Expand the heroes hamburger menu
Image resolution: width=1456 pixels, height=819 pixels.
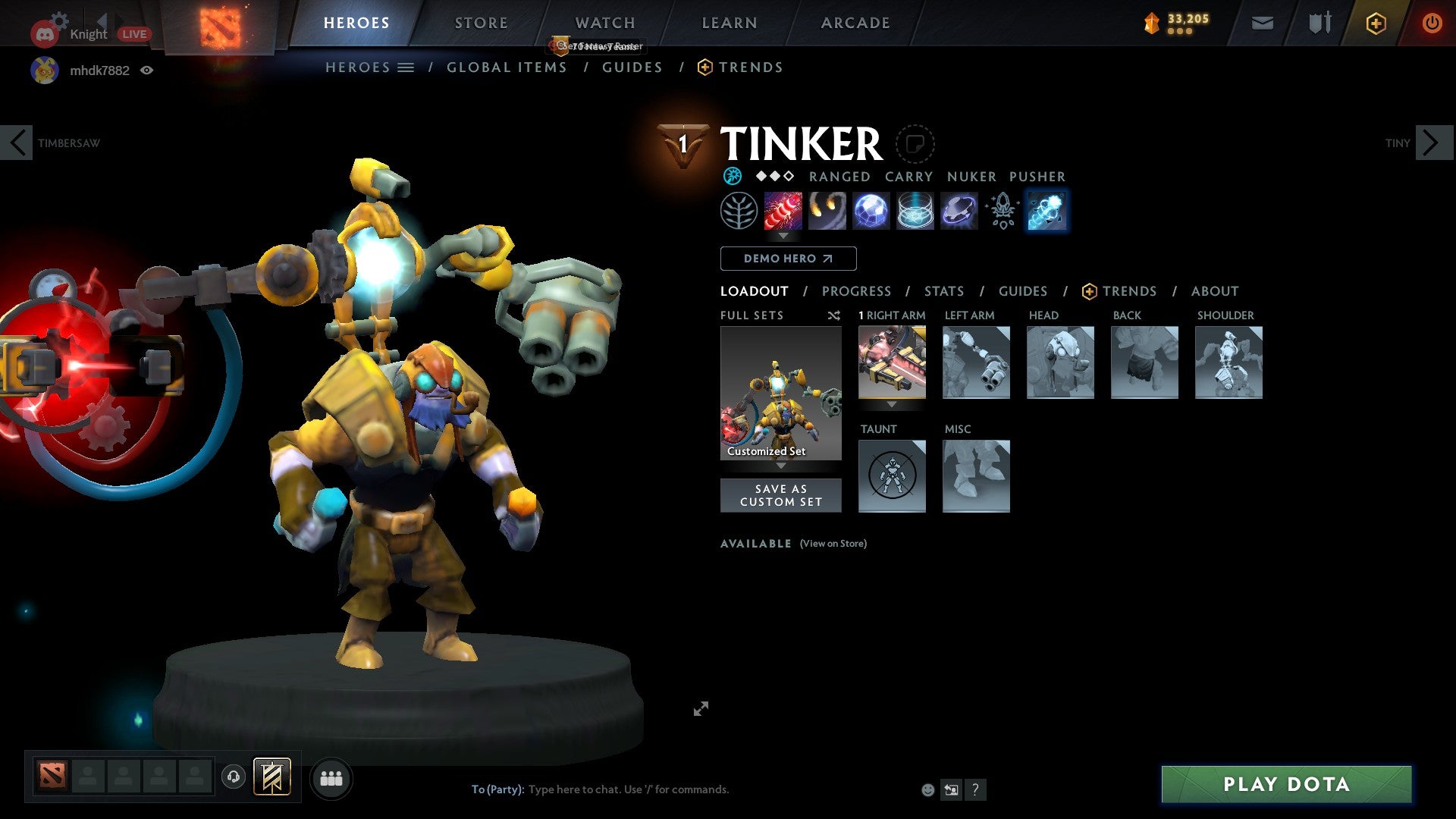[x=407, y=67]
